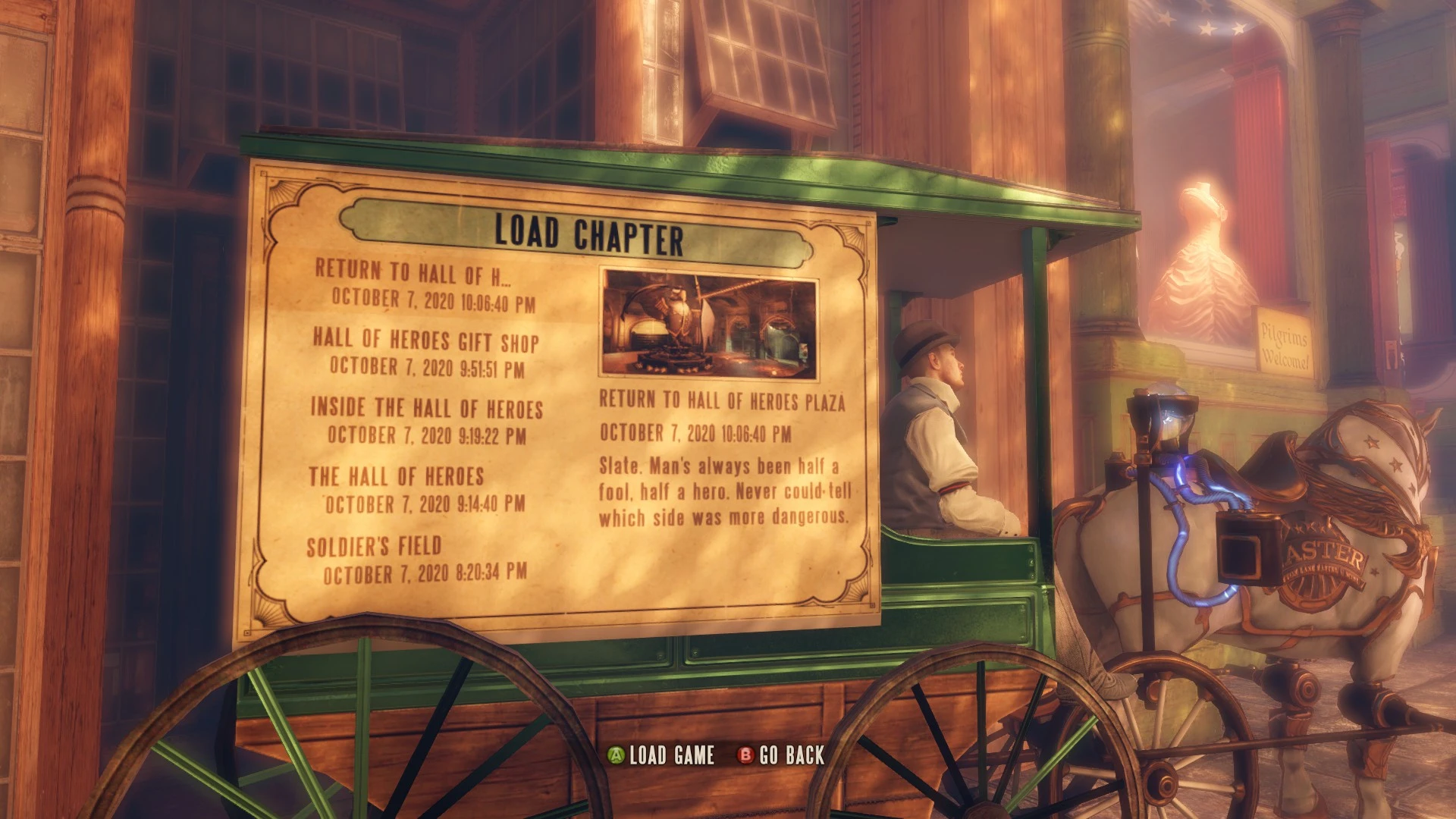
Task: Go Back to the previous menu
Action: click(x=782, y=755)
